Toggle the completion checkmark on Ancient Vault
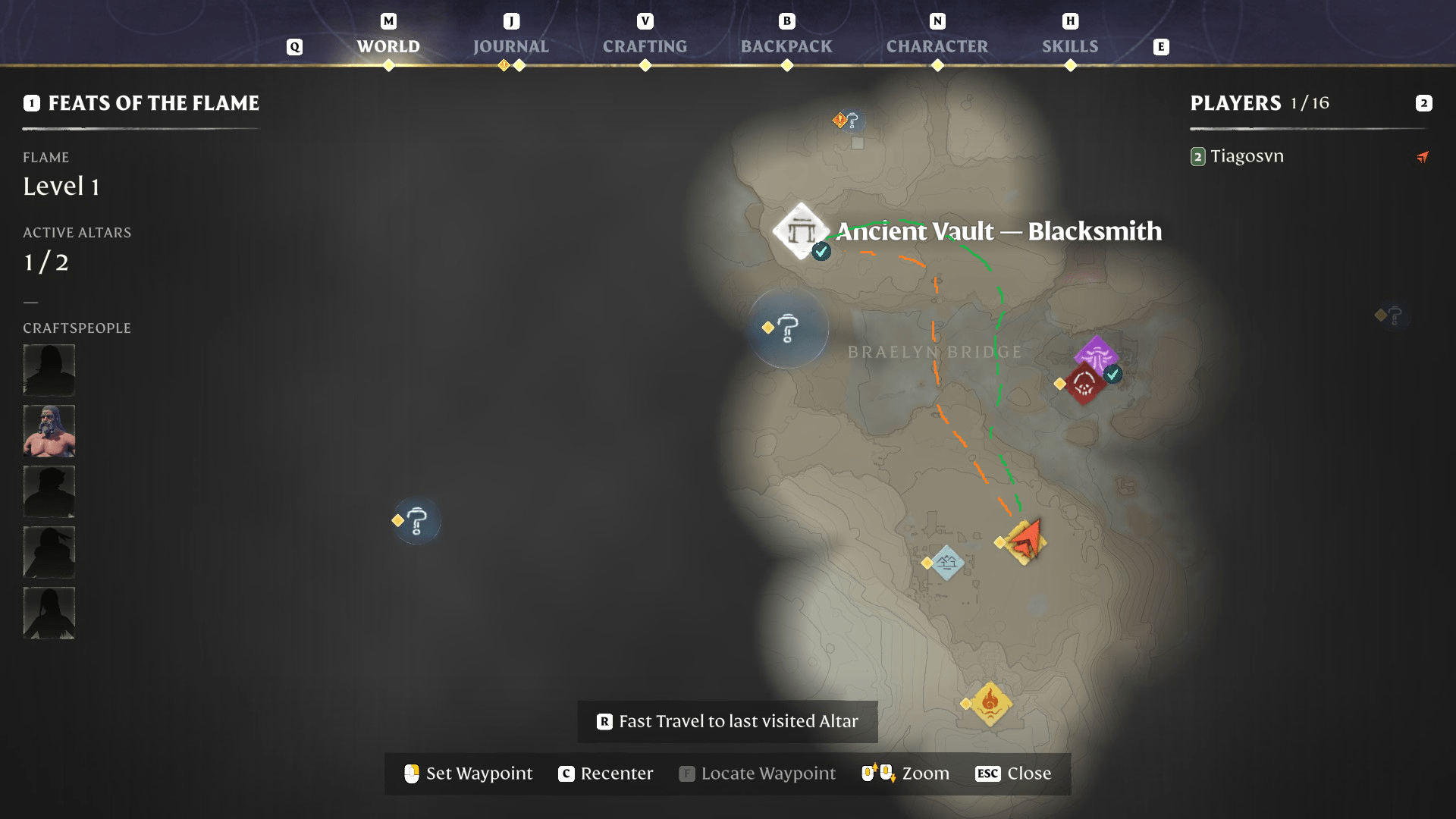 click(821, 251)
